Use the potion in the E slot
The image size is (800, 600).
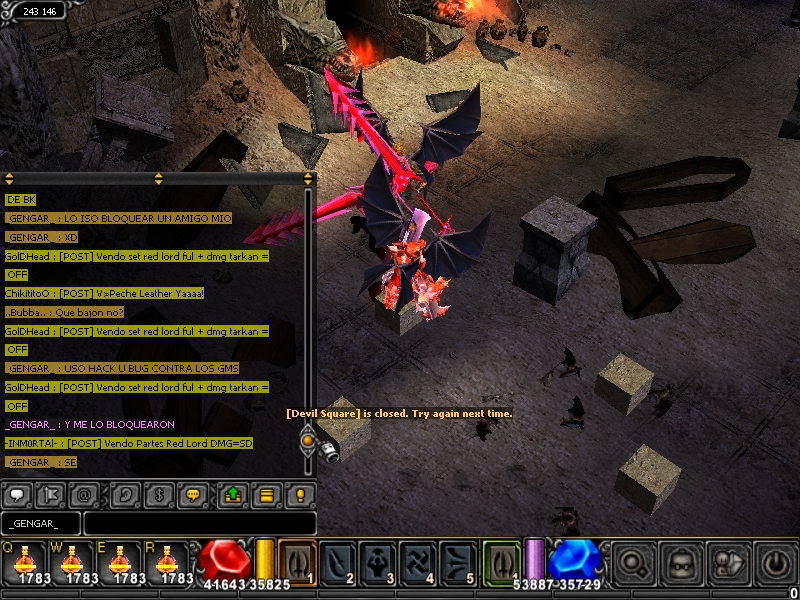tap(119, 561)
